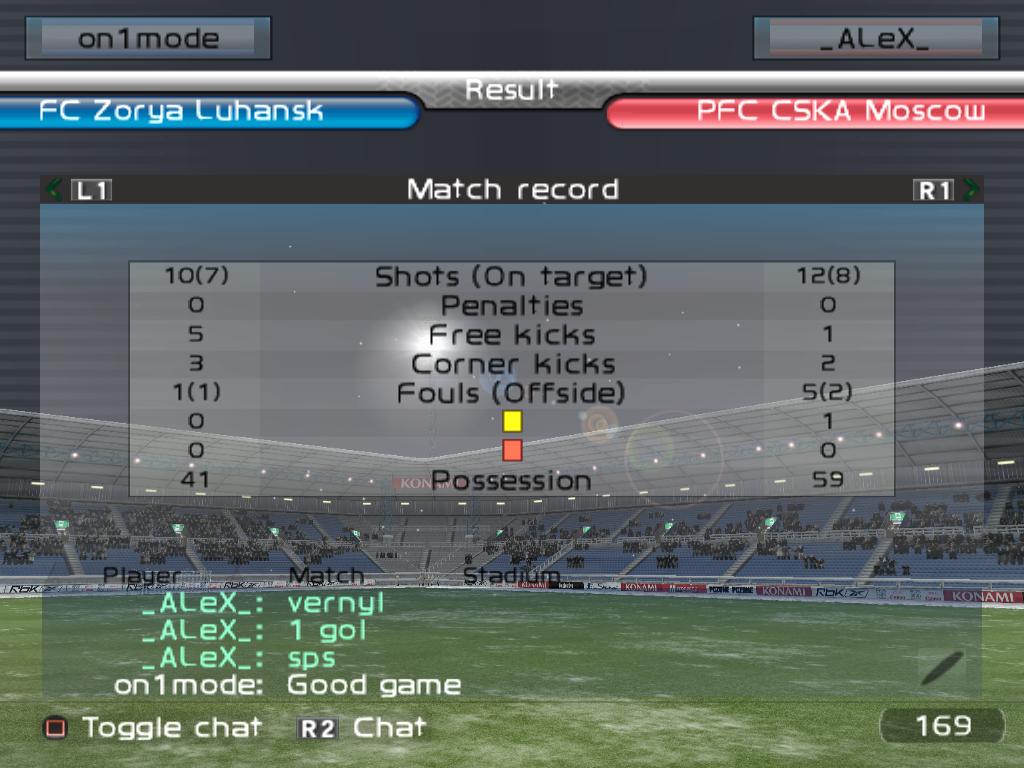Switch to the Player tab
1024x768 pixels.
(x=143, y=575)
